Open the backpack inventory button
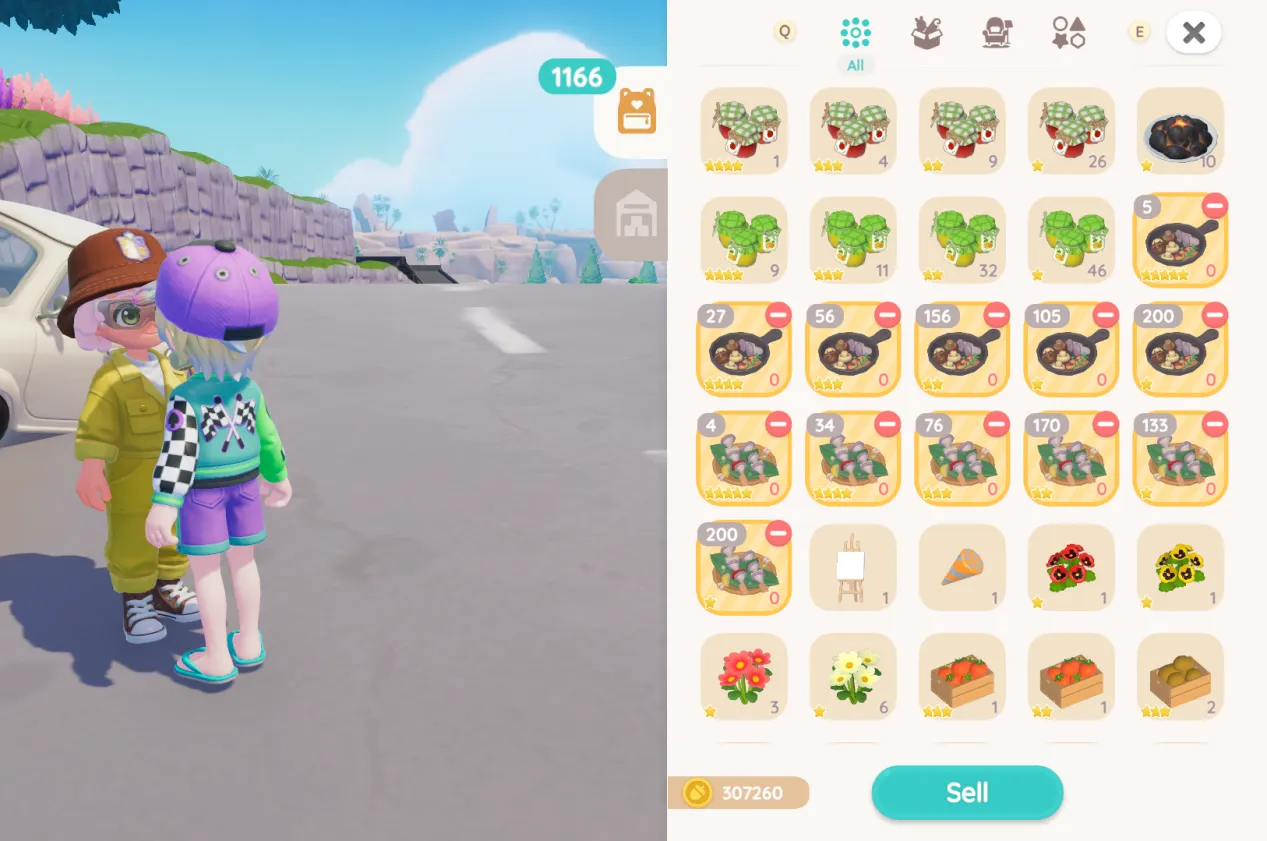The image size is (1267, 841). (x=636, y=110)
